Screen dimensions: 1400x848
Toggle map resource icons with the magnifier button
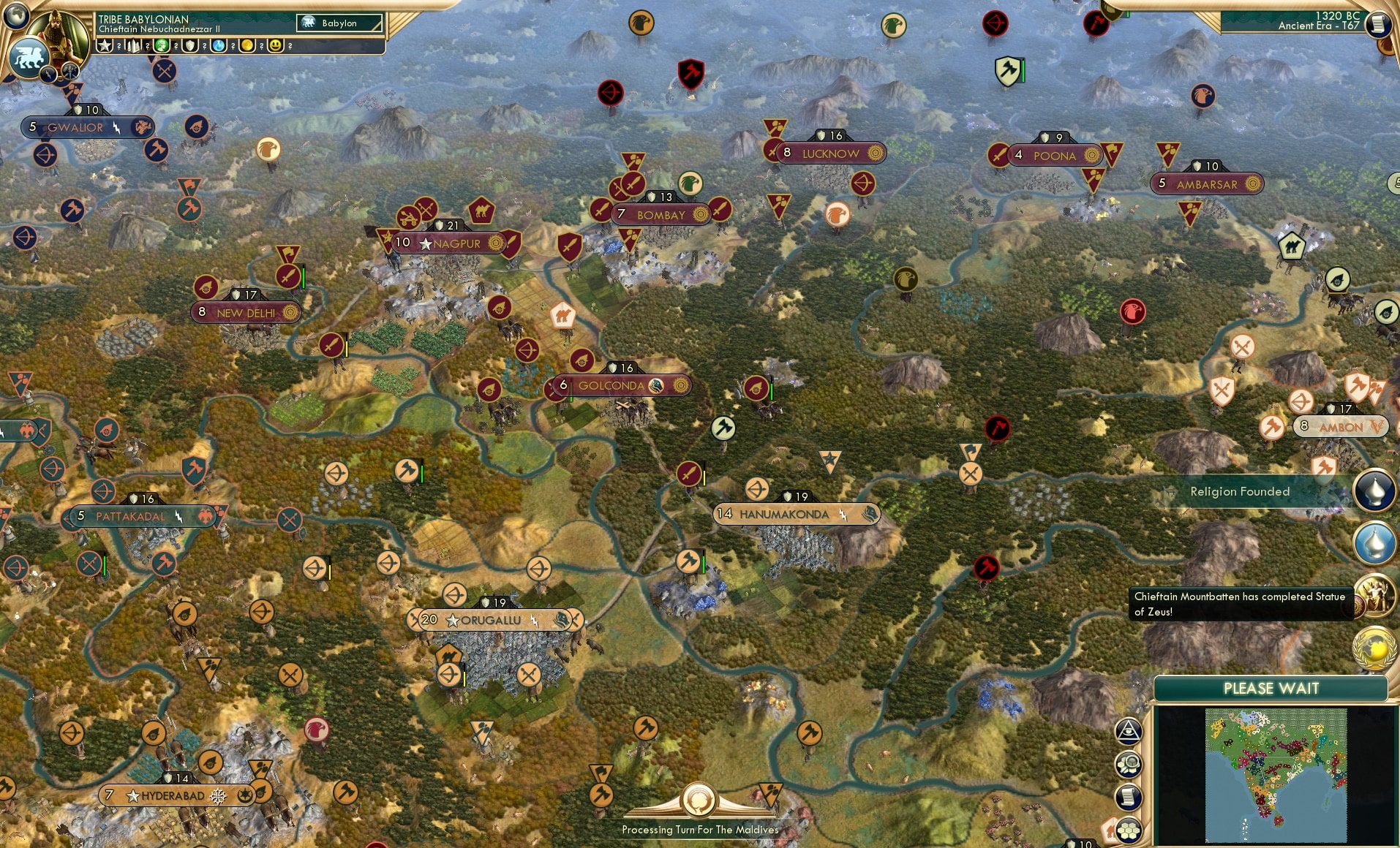pos(1129,765)
